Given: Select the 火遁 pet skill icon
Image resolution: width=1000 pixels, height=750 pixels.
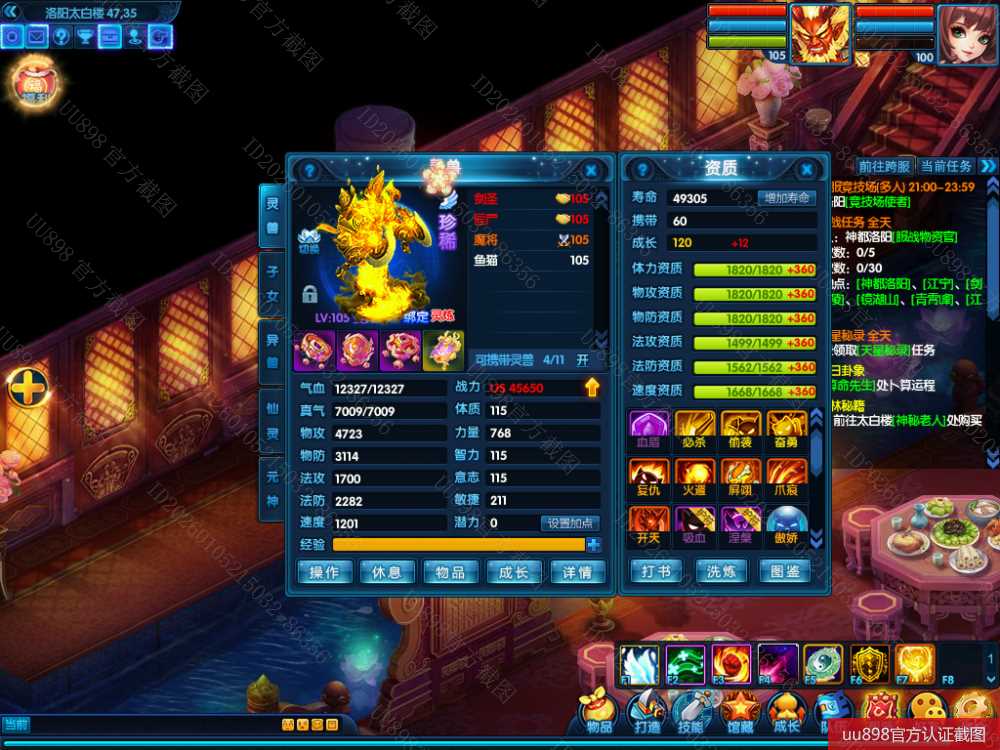Looking at the screenshot, I should point(694,475).
